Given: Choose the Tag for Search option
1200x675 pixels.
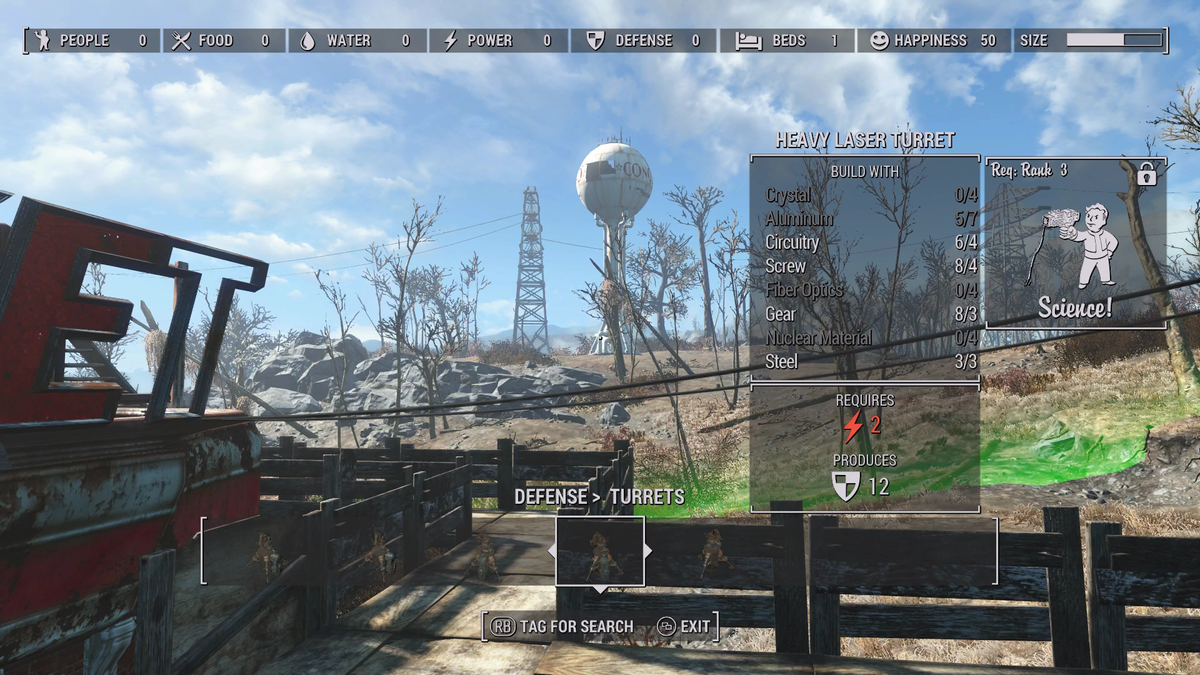Looking at the screenshot, I should (562, 627).
